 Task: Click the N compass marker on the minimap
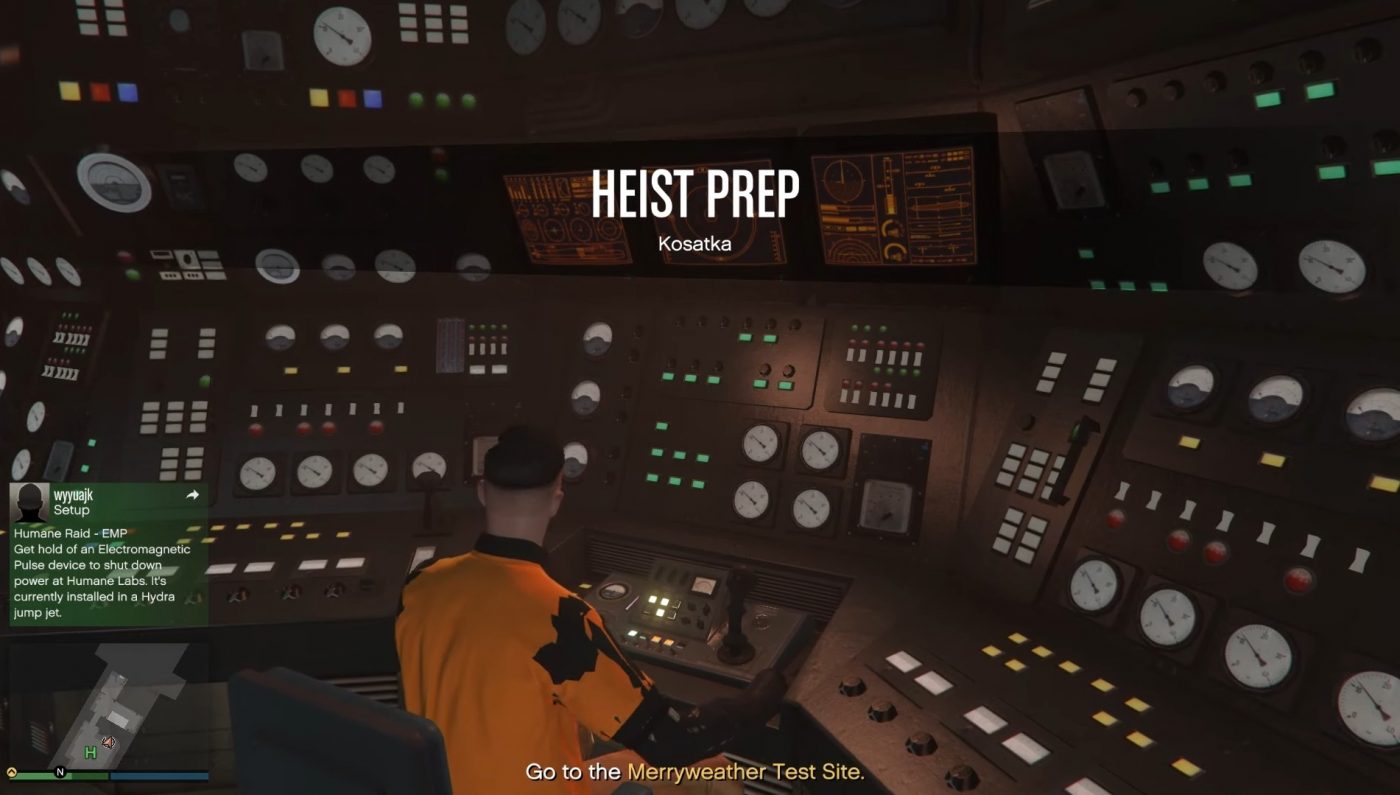60,772
